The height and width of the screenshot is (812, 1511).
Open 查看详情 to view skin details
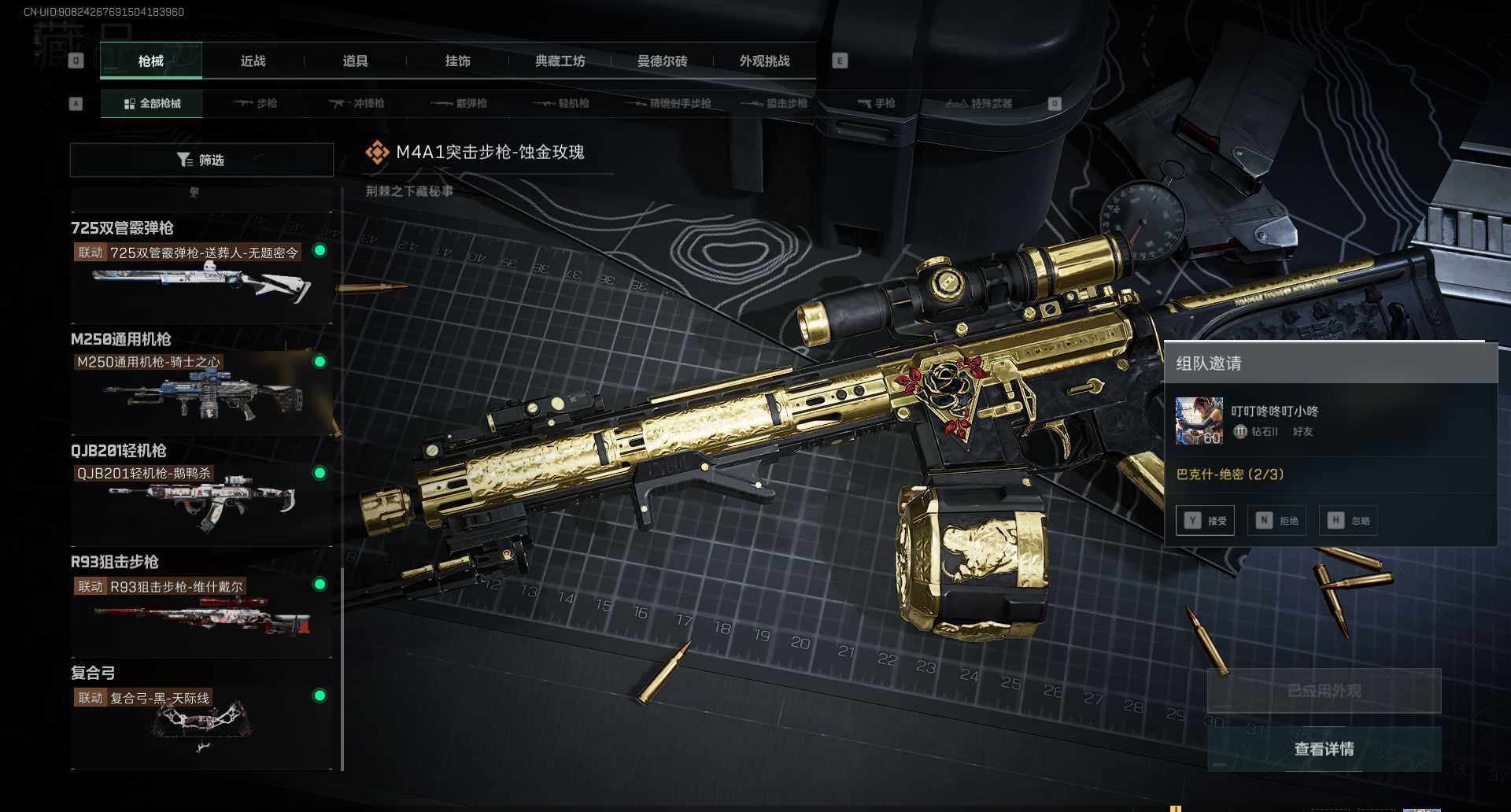coord(1324,749)
